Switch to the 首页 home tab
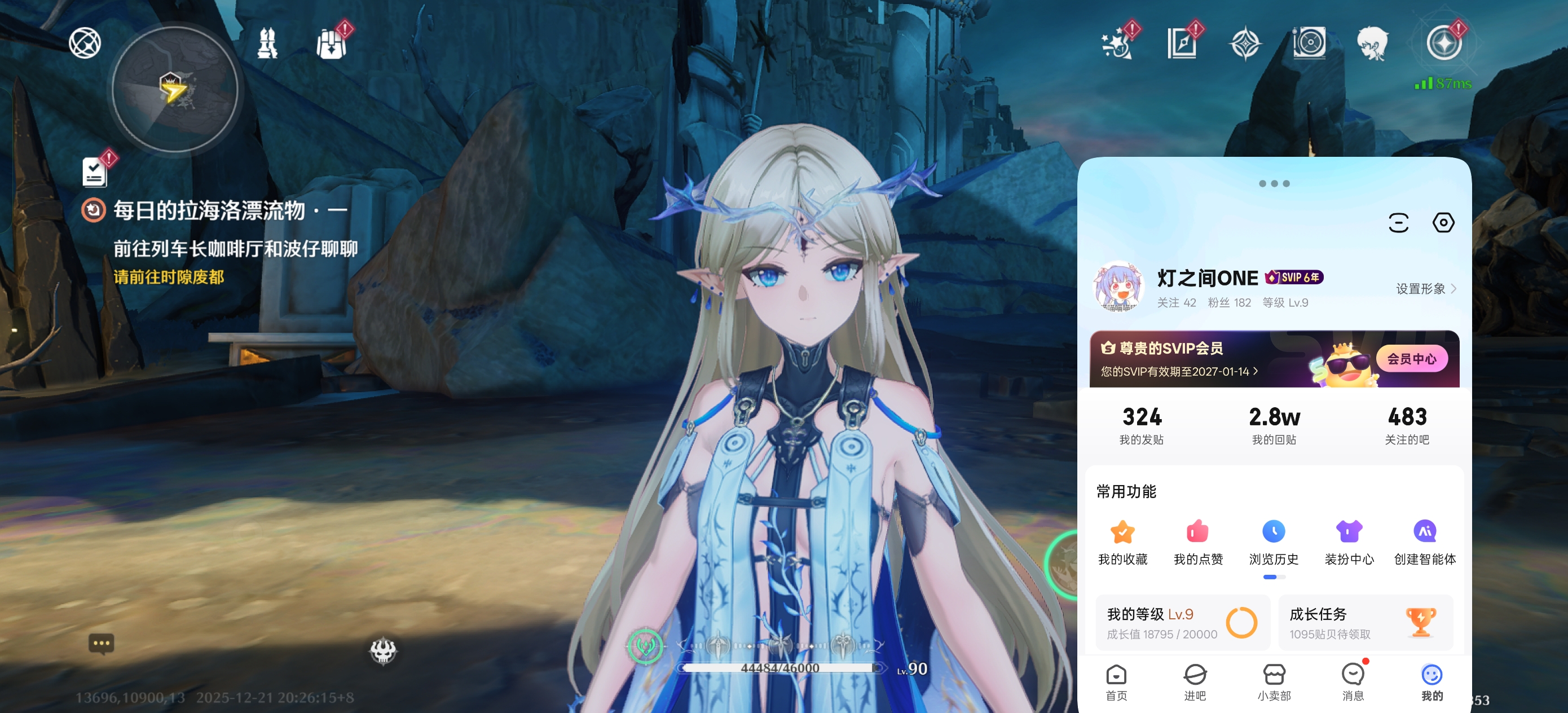The width and height of the screenshot is (1568, 713). 1116,682
